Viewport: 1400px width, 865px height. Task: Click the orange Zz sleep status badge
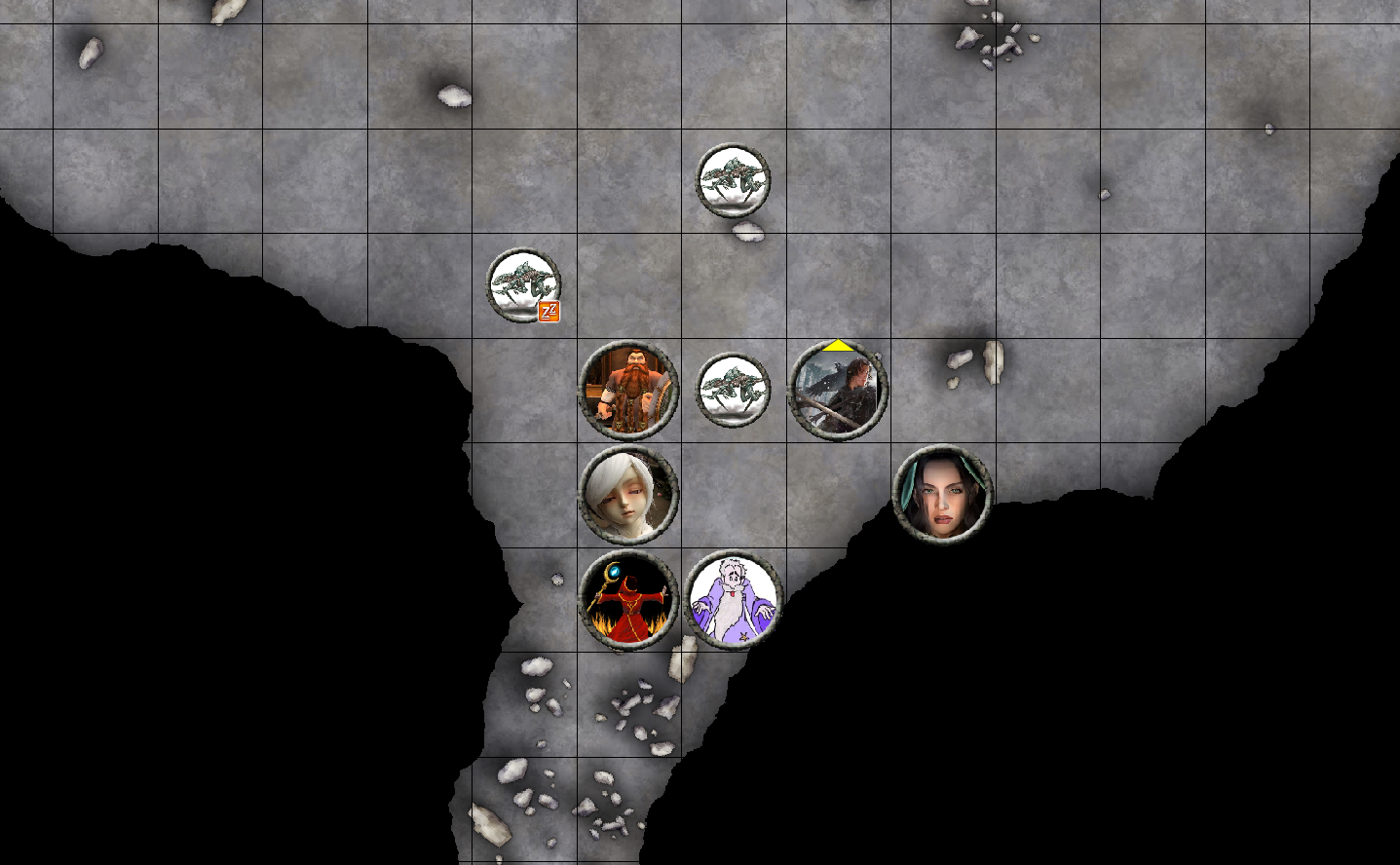(x=549, y=312)
